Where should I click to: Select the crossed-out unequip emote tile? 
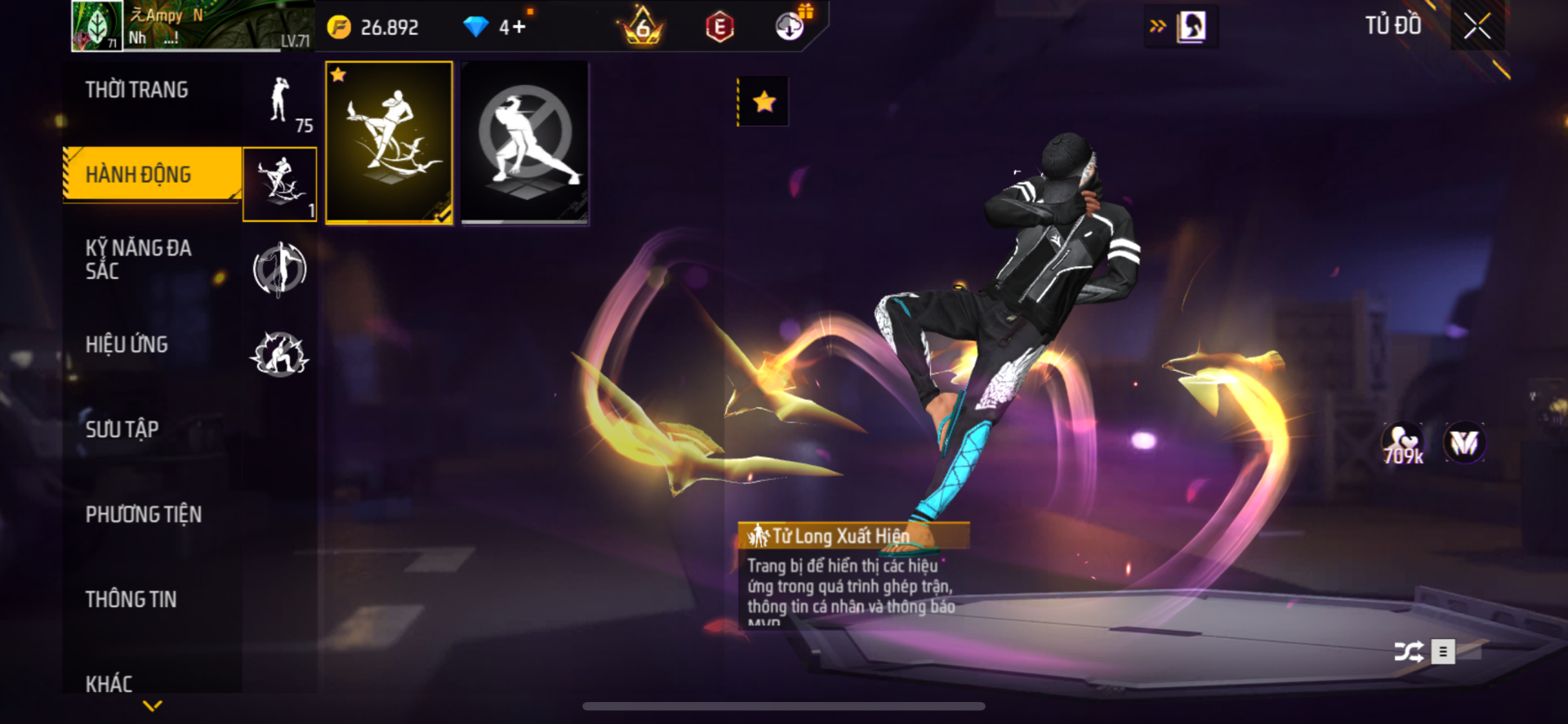525,142
